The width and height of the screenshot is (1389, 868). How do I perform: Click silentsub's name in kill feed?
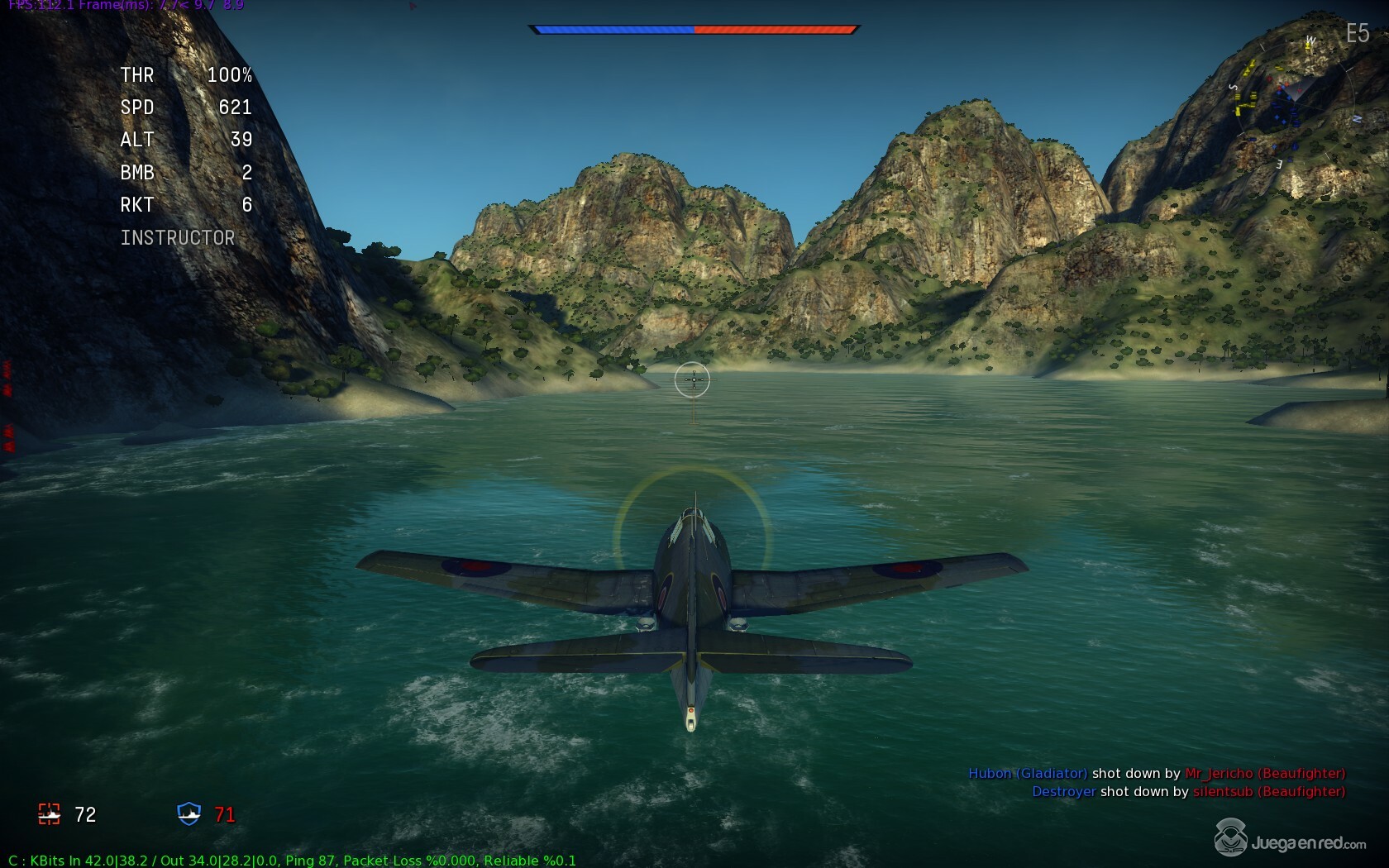point(1223,792)
